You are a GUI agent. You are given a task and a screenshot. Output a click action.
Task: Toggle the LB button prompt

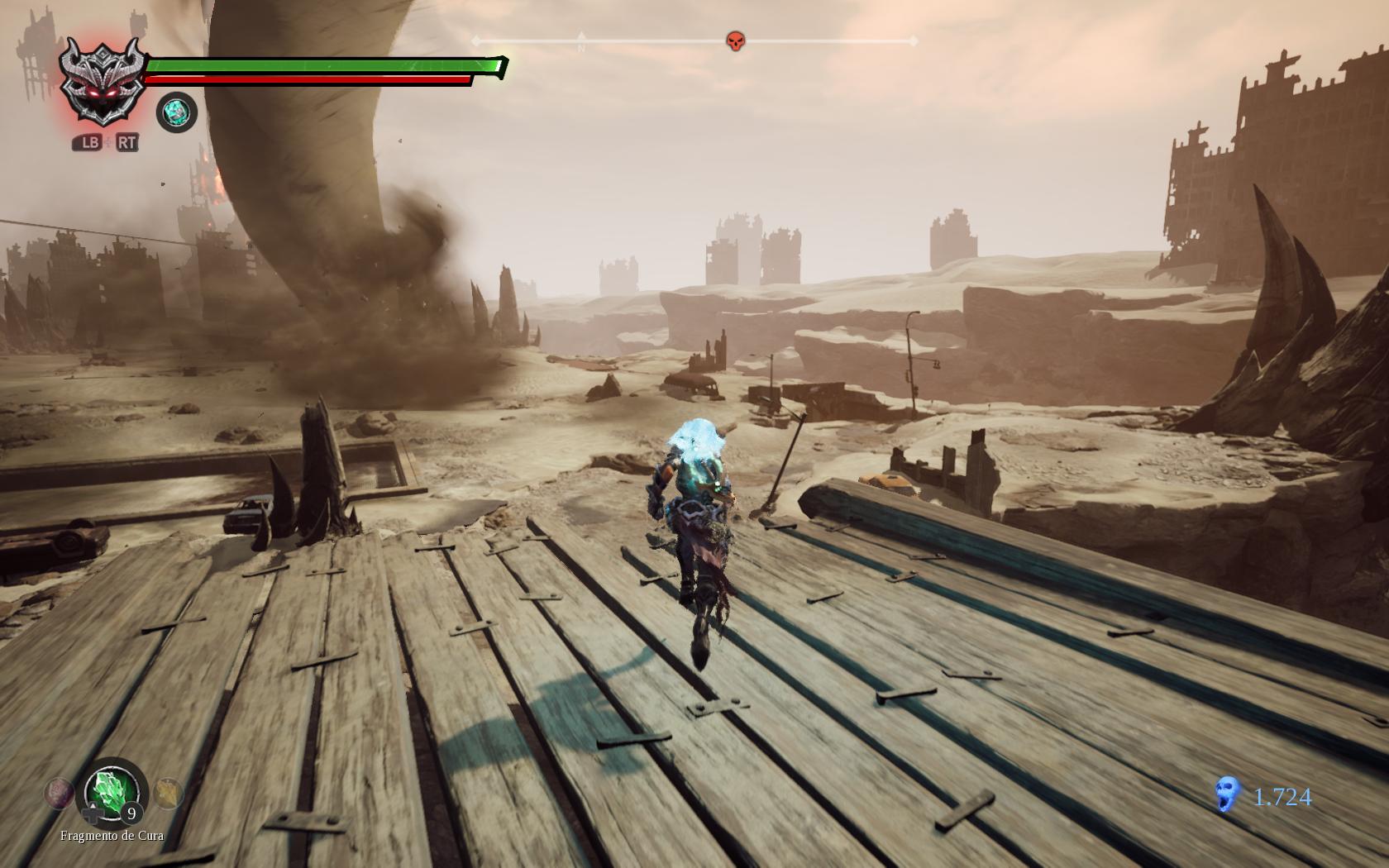[x=88, y=142]
